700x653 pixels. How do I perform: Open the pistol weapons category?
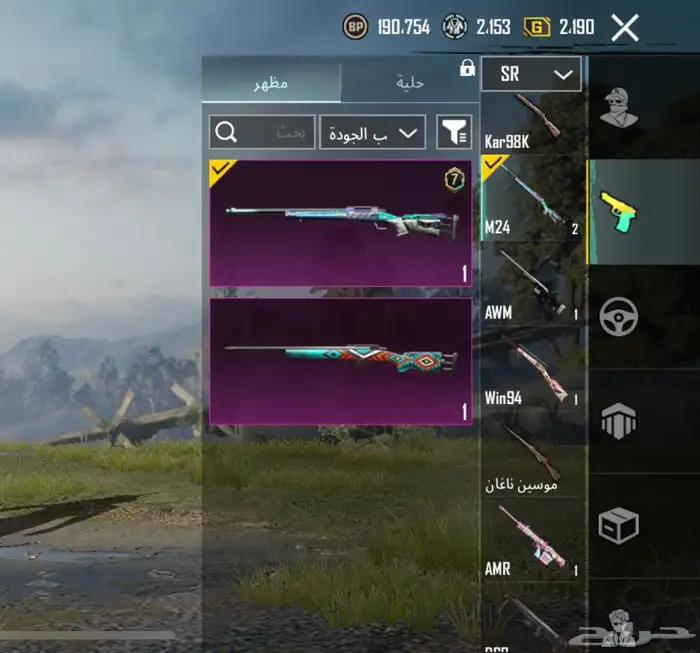[x=620, y=211]
